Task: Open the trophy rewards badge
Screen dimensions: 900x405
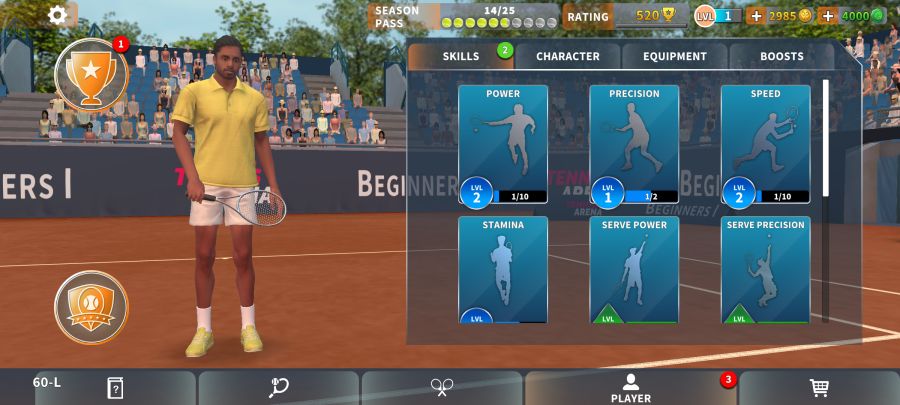Action: pyautogui.click(x=91, y=74)
